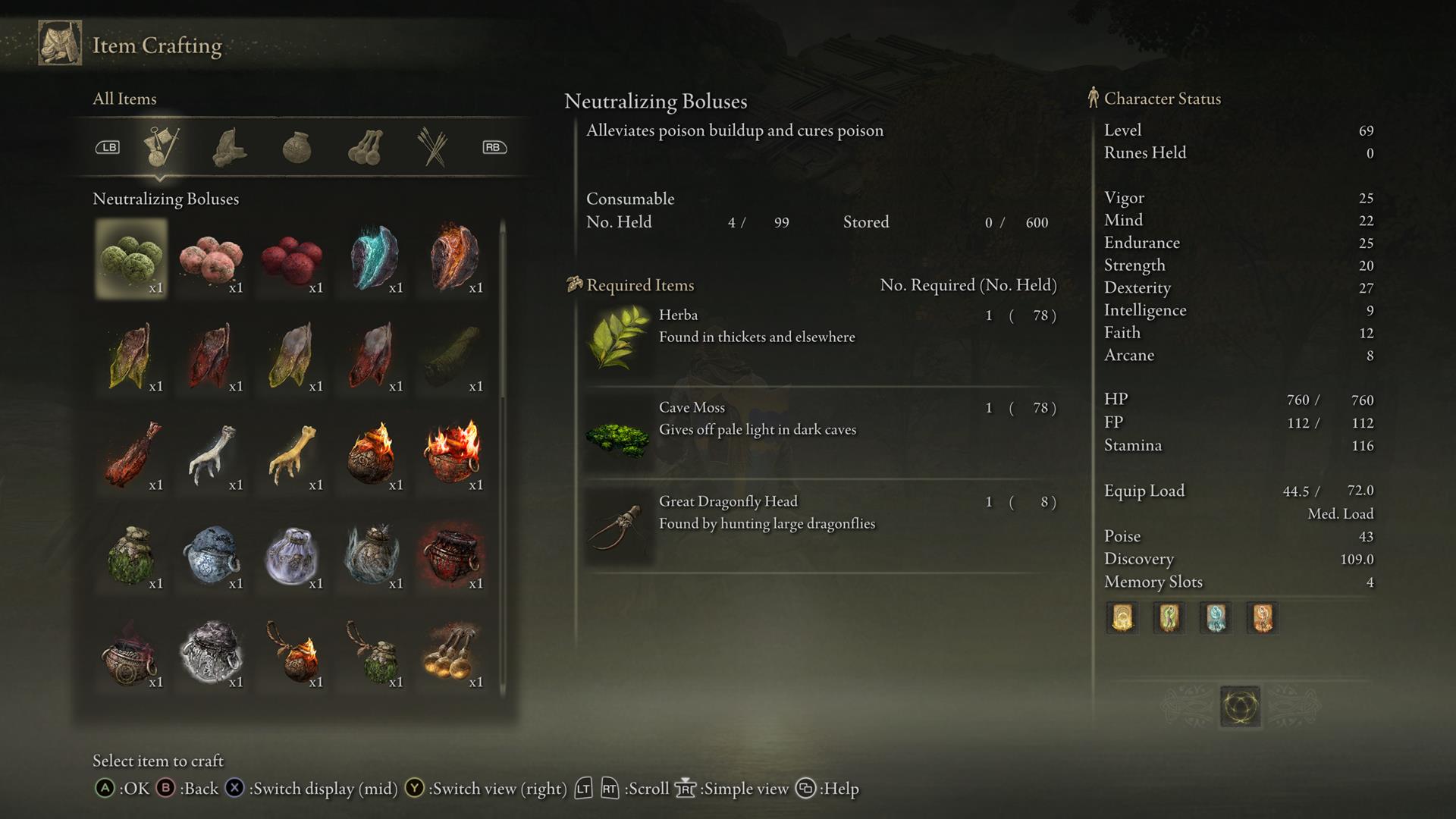The image size is (1456, 819).
Task: Select the arrows and bolts crafting category icon
Action: pyautogui.click(x=431, y=146)
